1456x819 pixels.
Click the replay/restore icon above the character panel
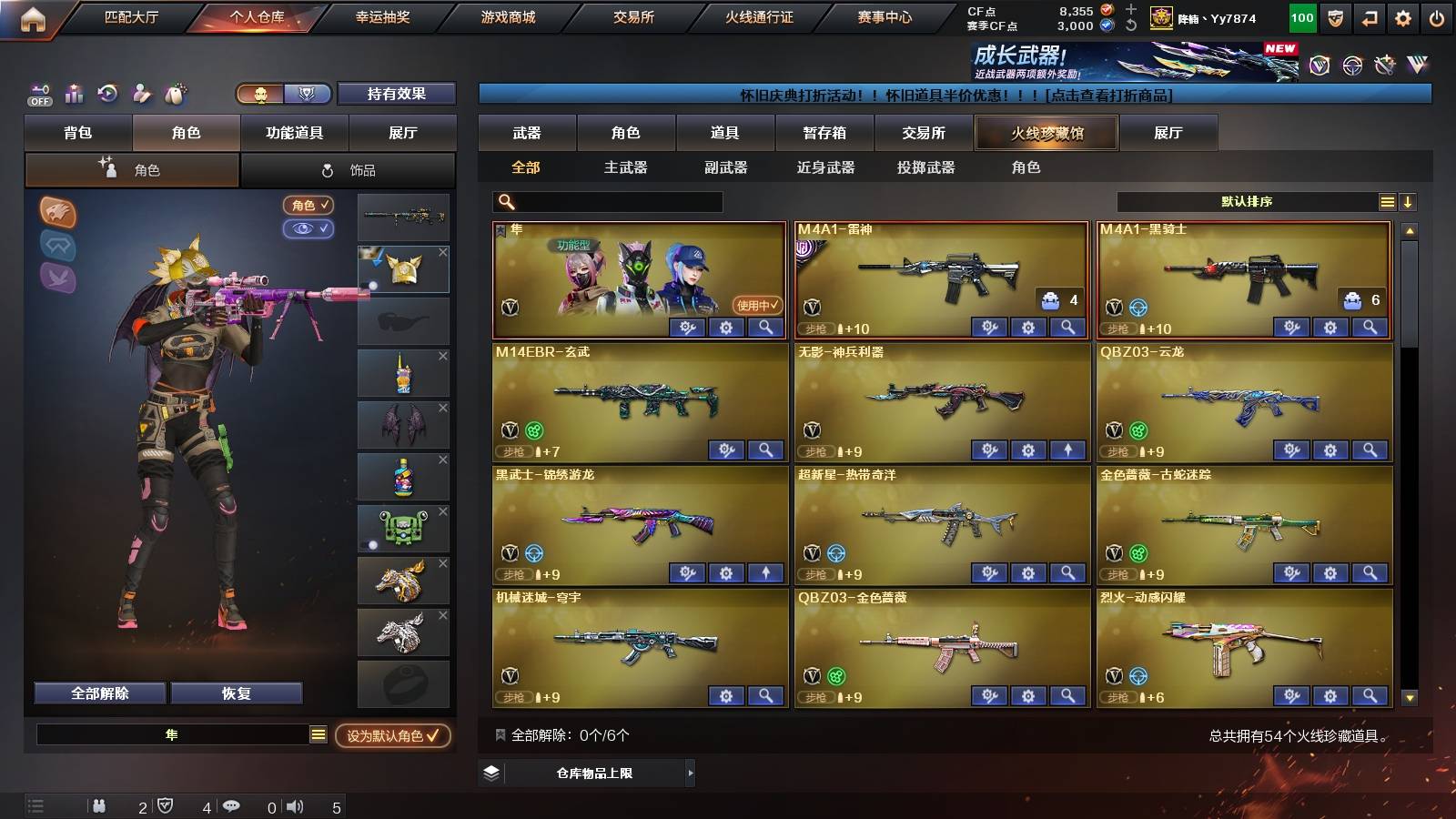pos(106,93)
